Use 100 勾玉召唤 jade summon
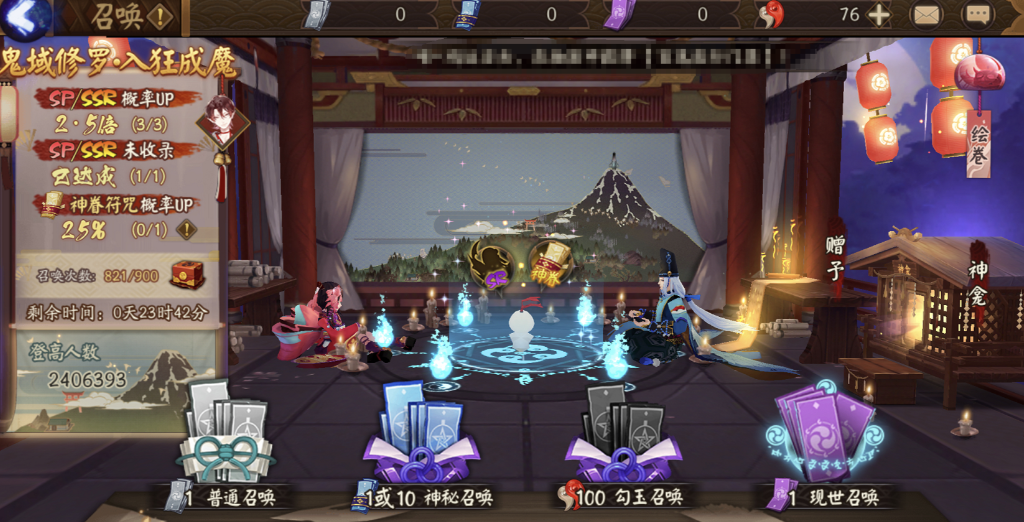The width and height of the screenshot is (1024, 522). (622, 440)
